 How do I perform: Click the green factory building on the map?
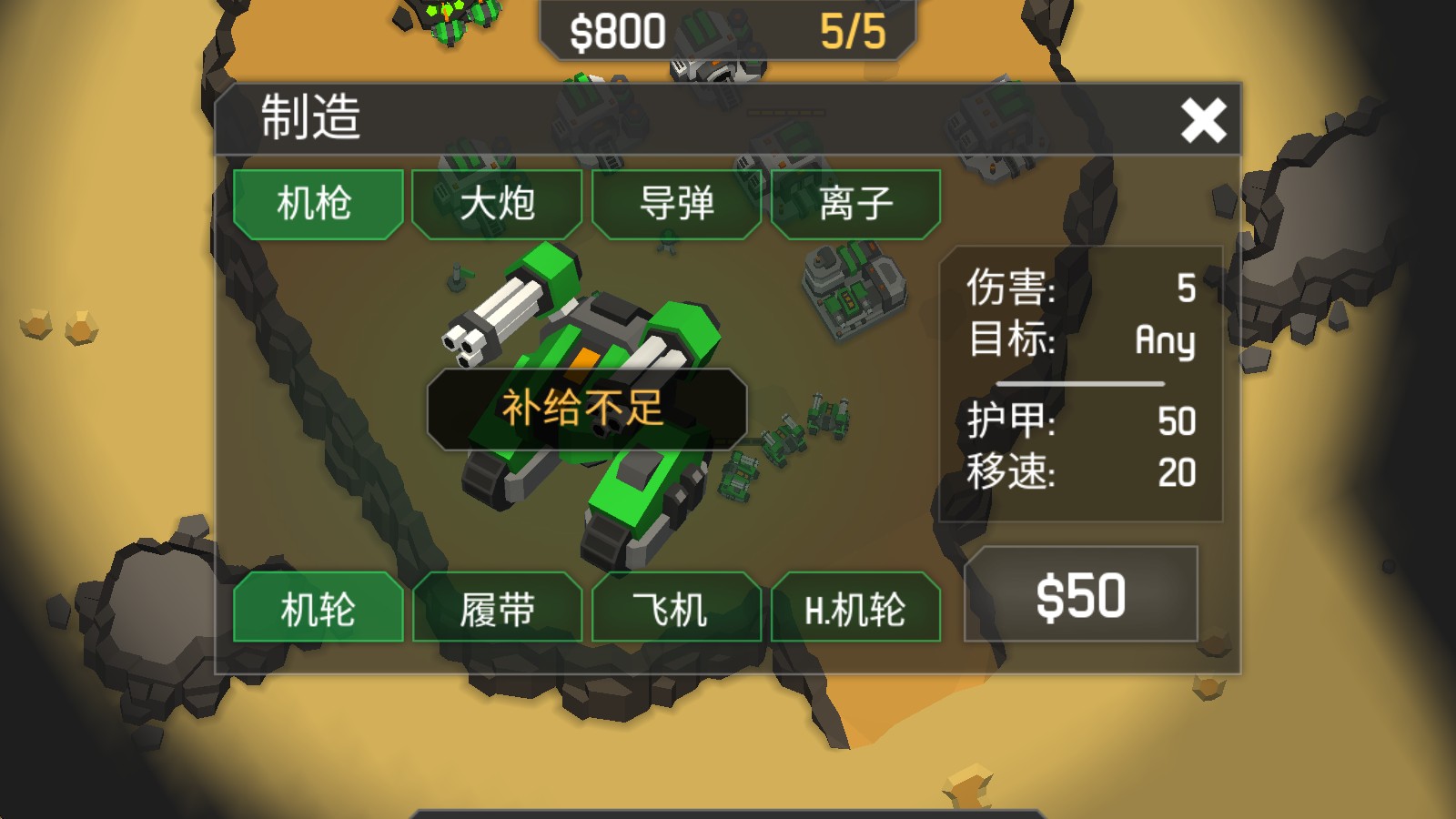pos(854,291)
